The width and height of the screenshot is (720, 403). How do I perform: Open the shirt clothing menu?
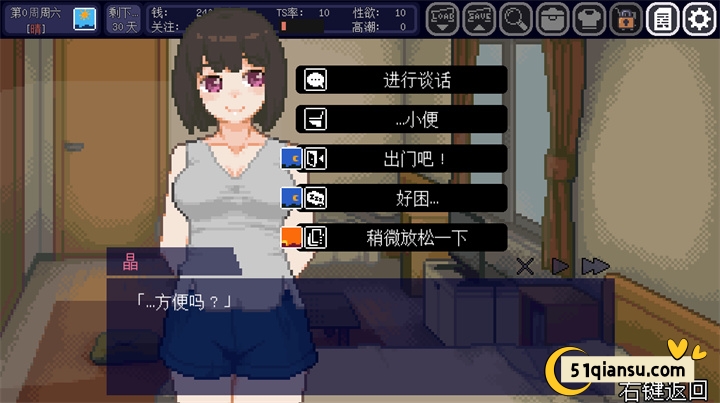coord(588,17)
